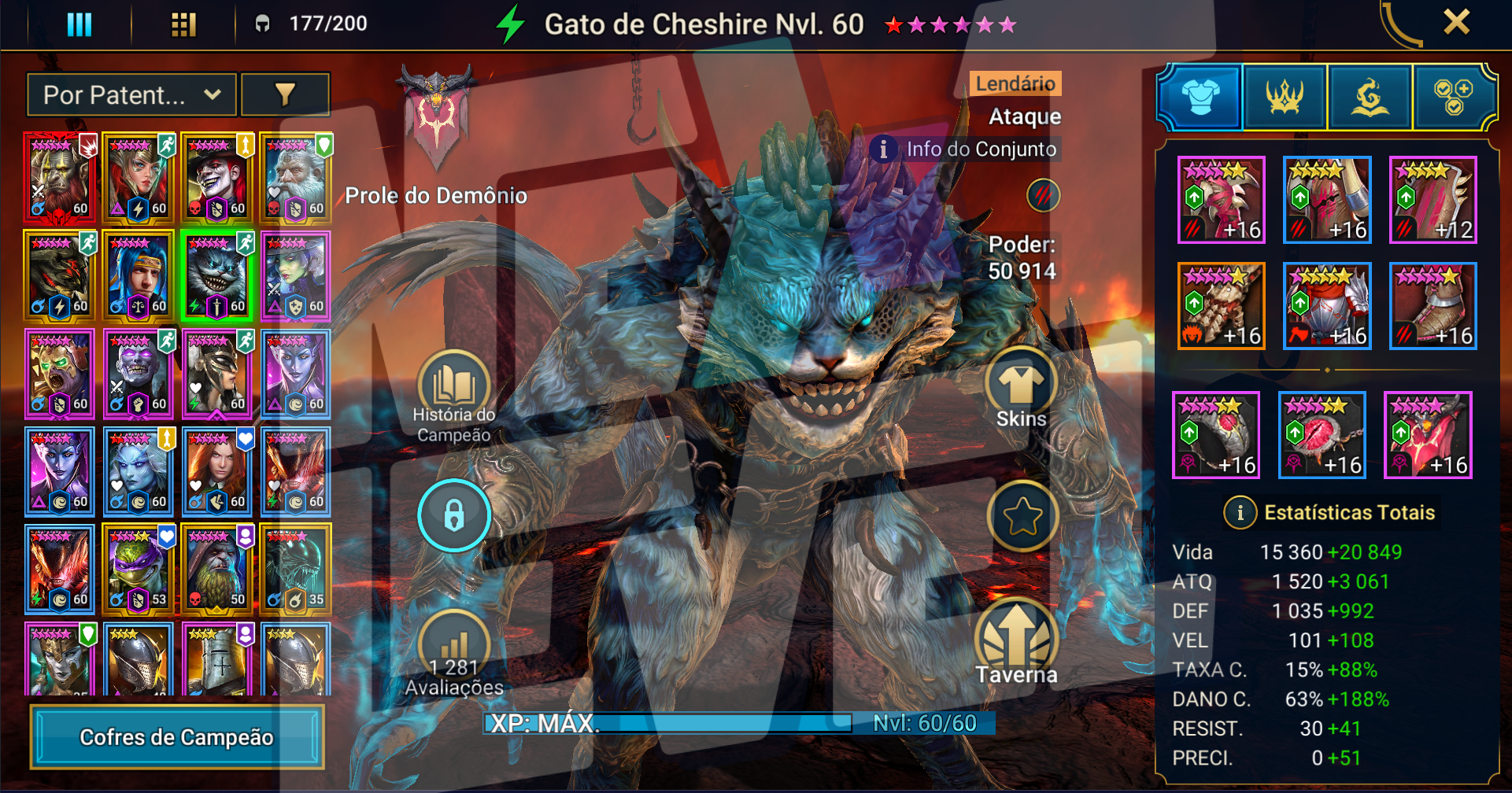Toggle the champion lock button
This screenshot has height=793, width=1512.
[454, 516]
